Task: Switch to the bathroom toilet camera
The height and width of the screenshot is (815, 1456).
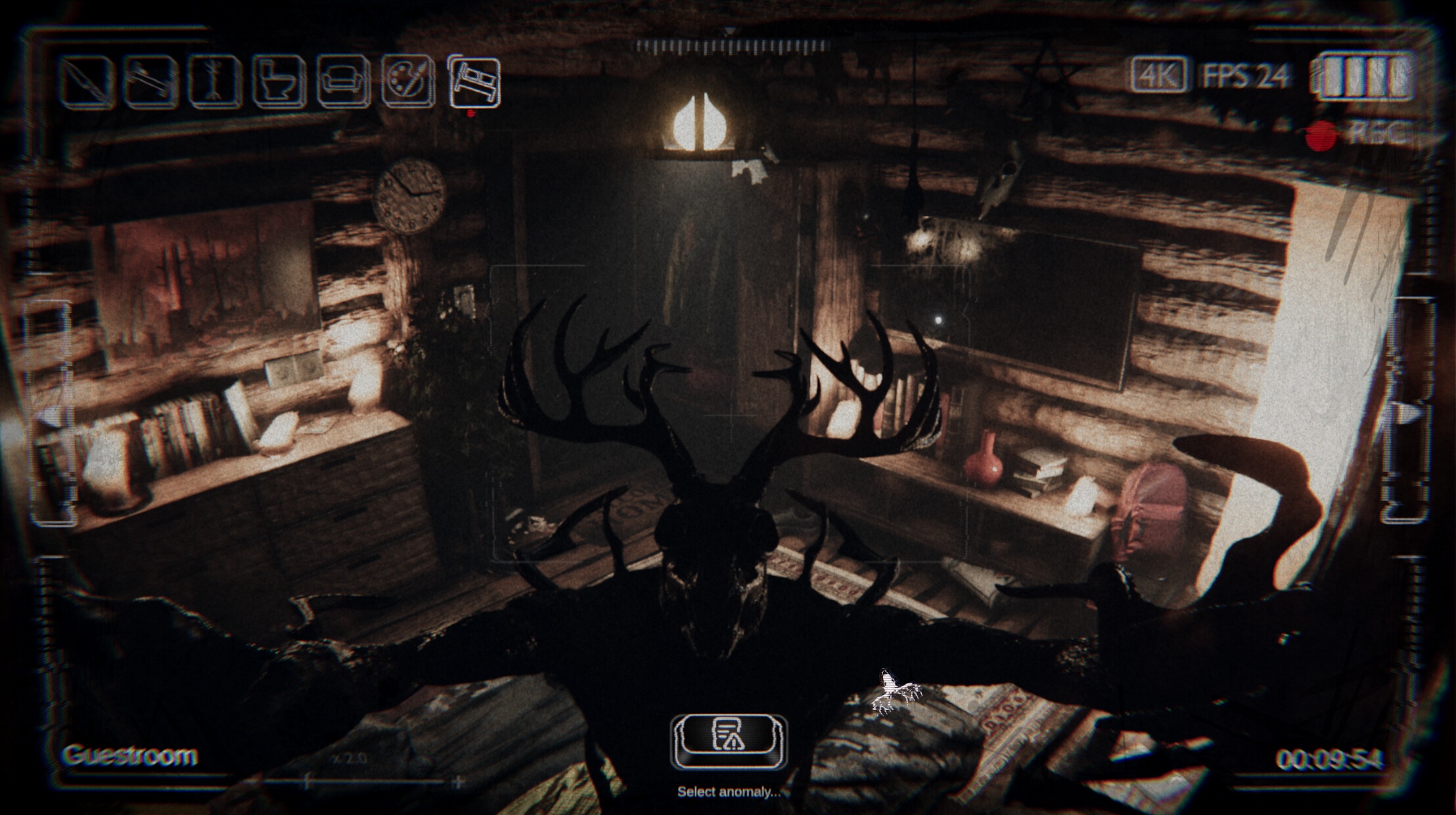Action: [x=279, y=82]
